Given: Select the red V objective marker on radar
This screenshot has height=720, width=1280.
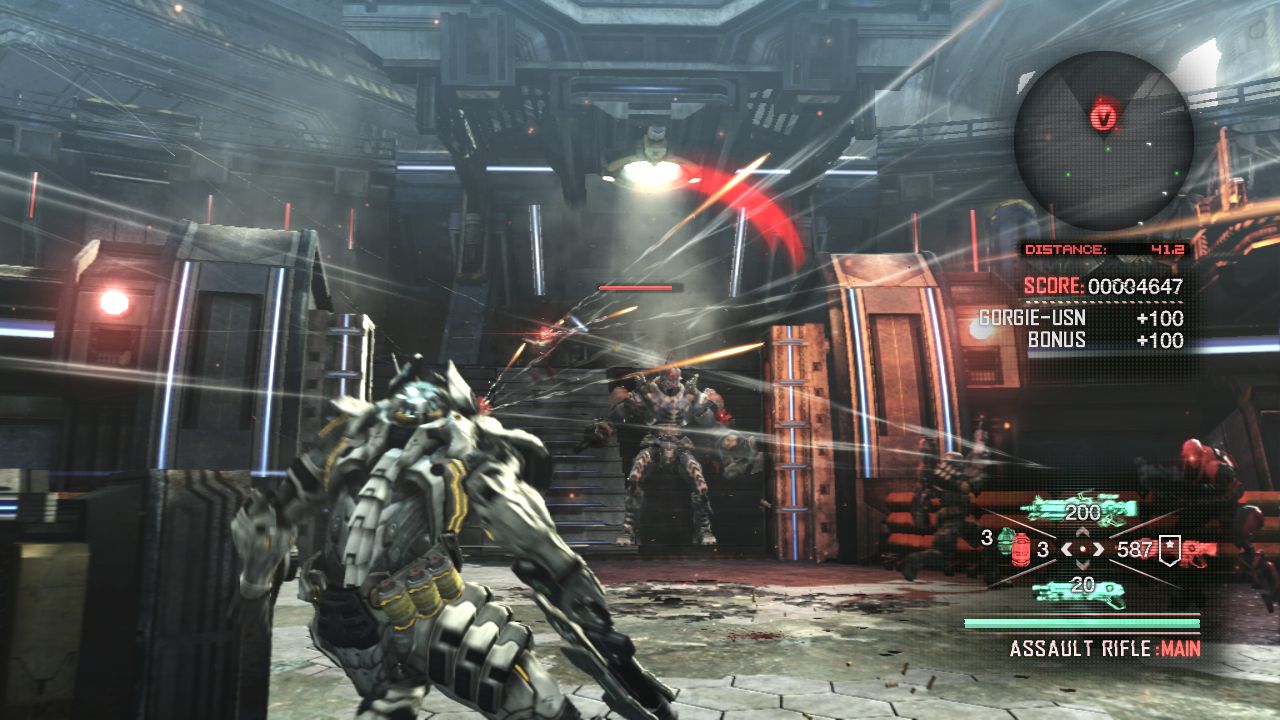Looking at the screenshot, I should click(x=1104, y=116).
